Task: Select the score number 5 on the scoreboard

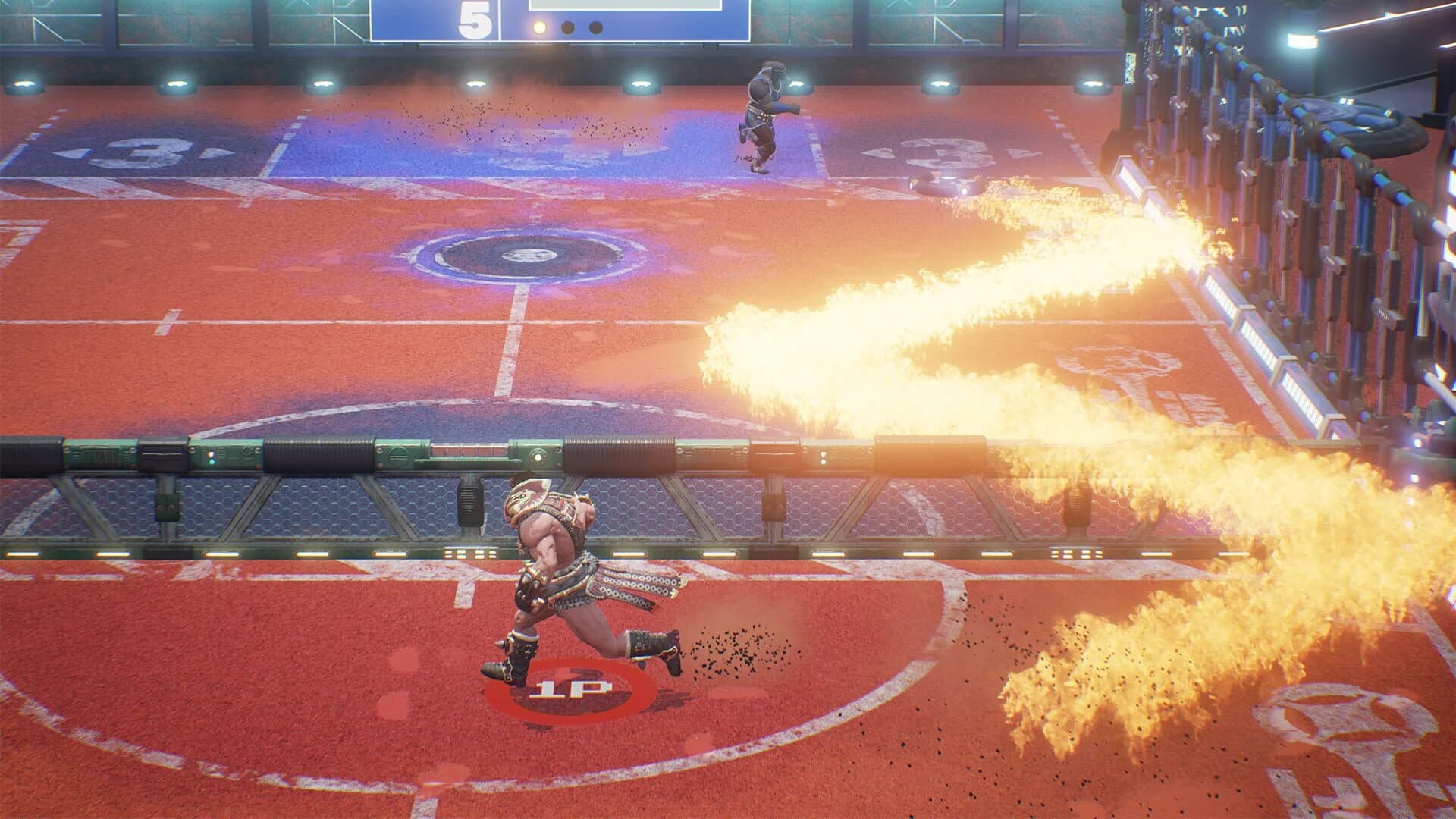Action: [x=474, y=17]
